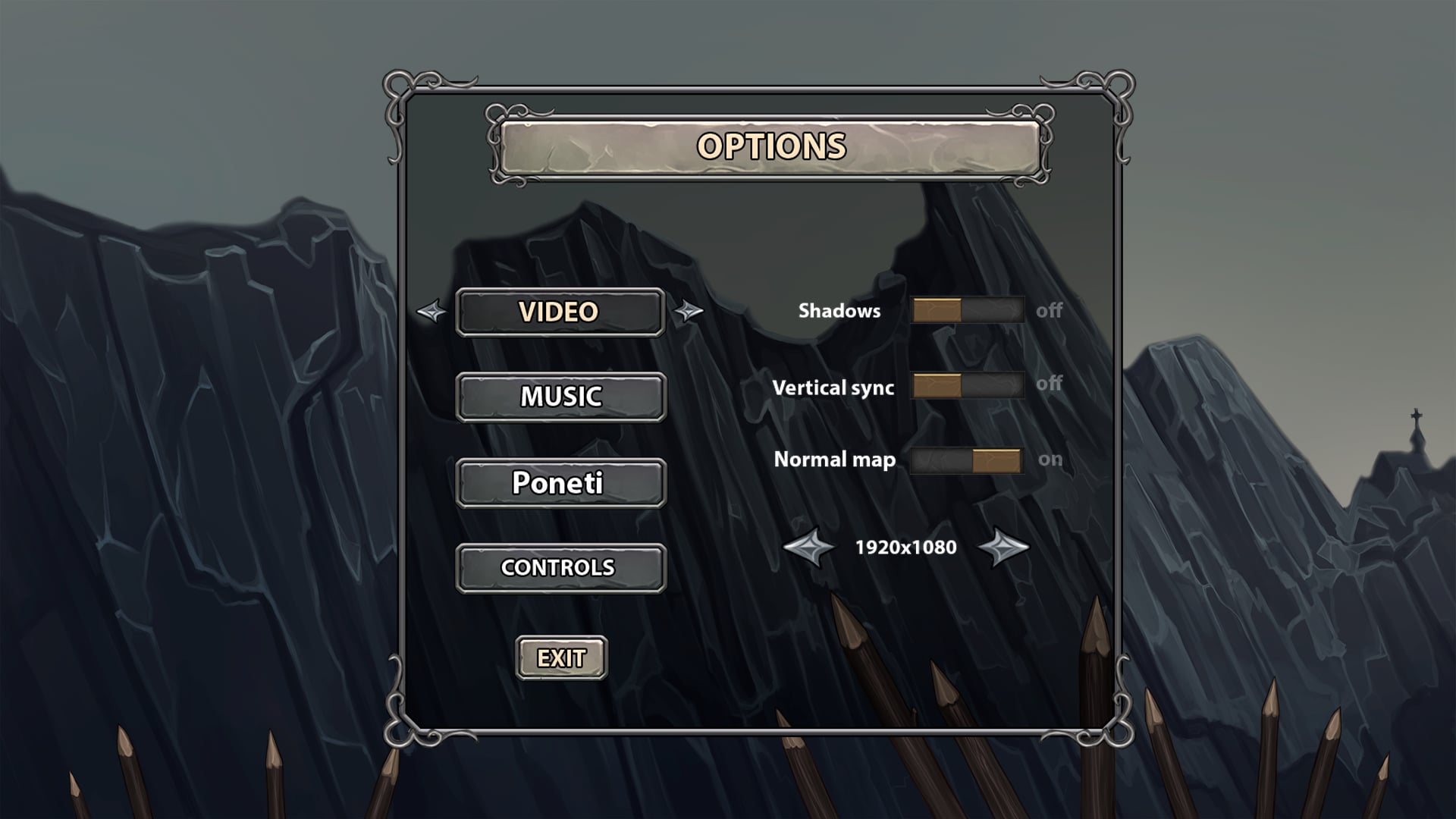Image resolution: width=1456 pixels, height=819 pixels.
Task: Click the OPTIONS title banner
Action: [769, 147]
